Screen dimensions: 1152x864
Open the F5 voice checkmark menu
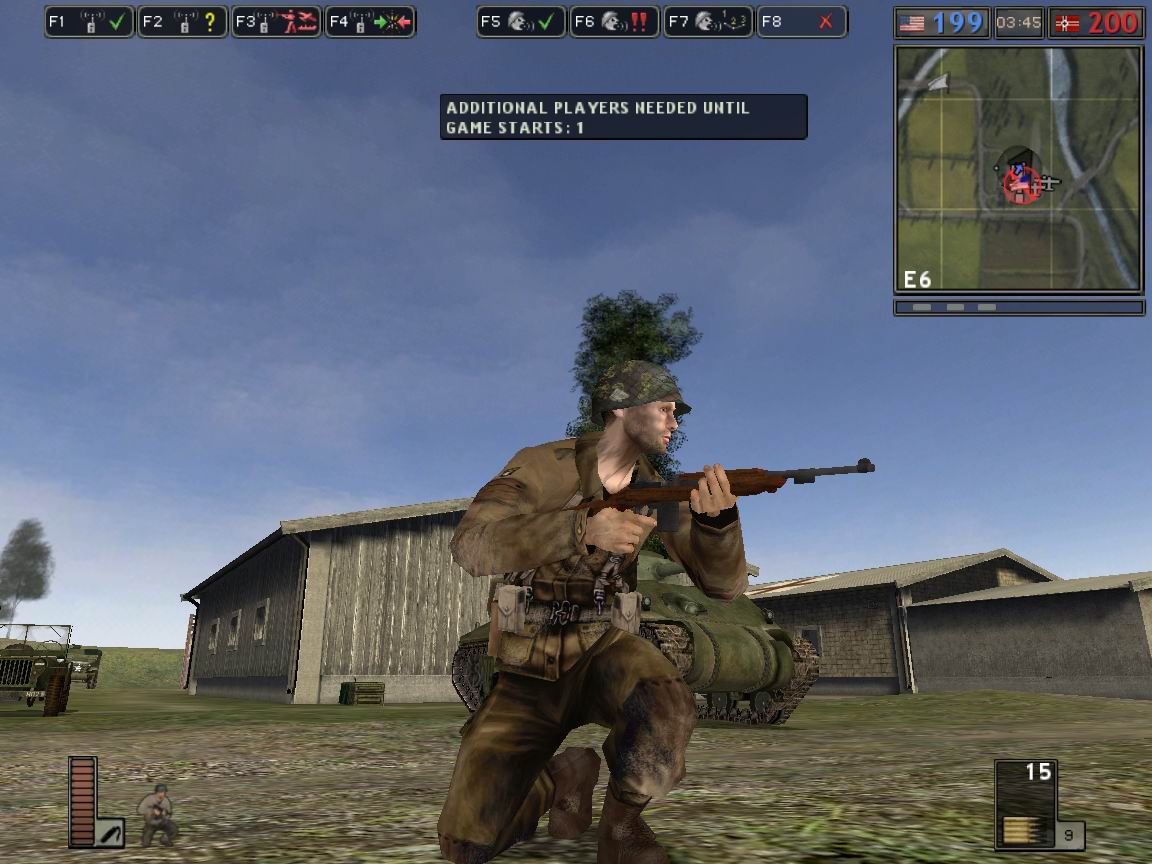[x=521, y=22]
